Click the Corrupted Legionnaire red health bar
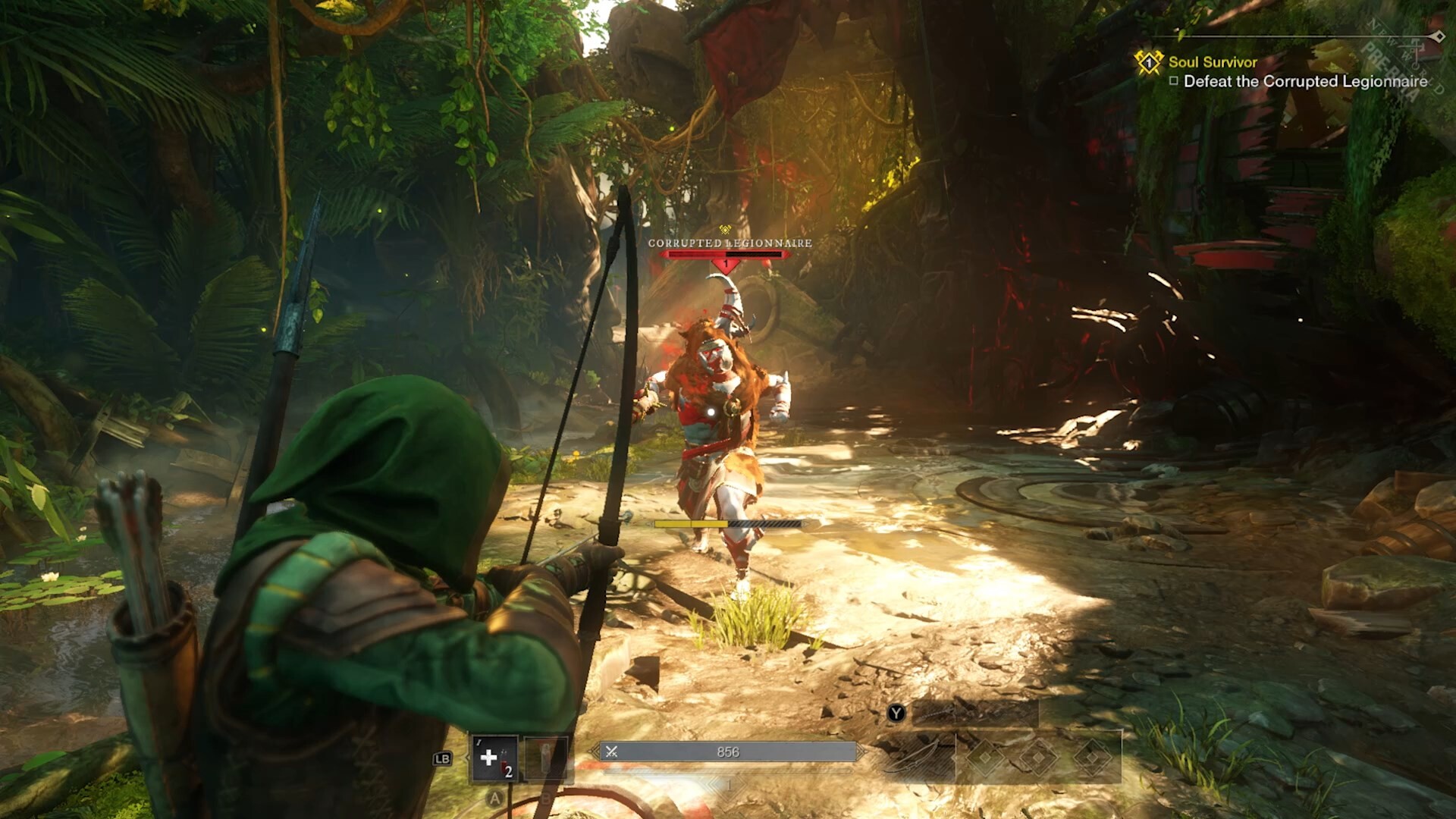Image resolution: width=1456 pixels, height=819 pixels. point(724,255)
